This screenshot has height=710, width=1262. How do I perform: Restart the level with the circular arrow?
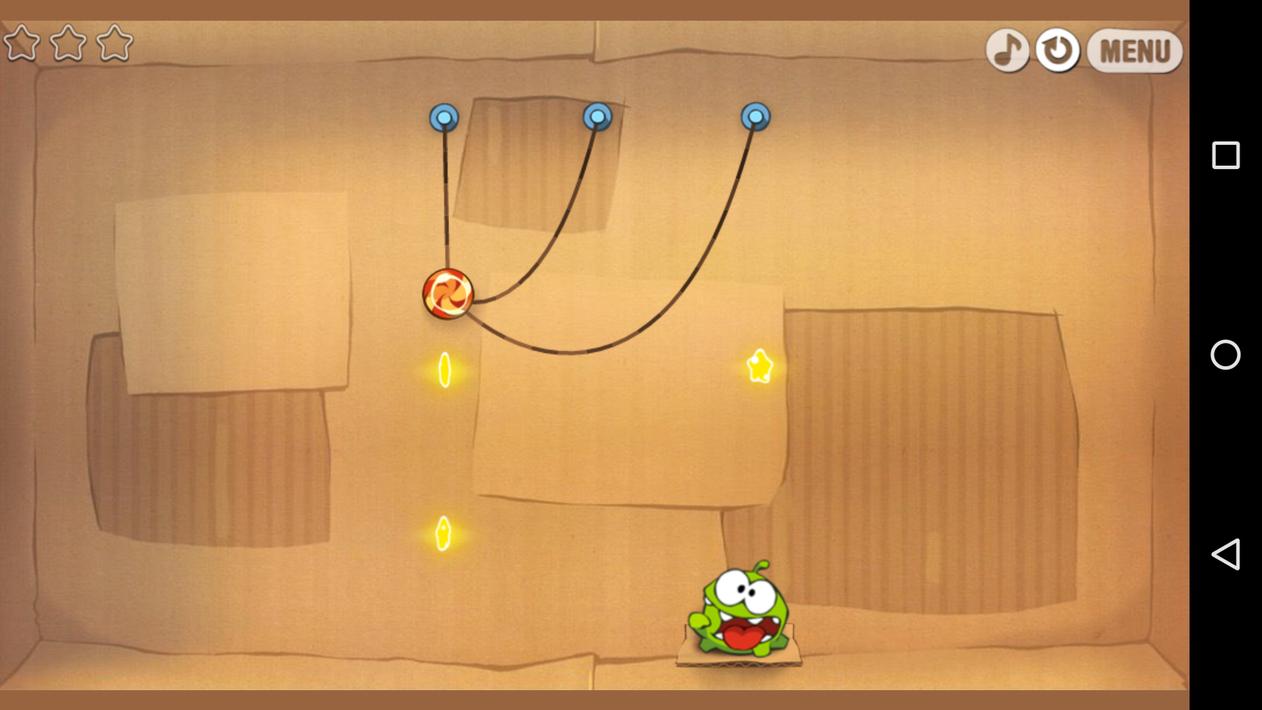click(1057, 50)
